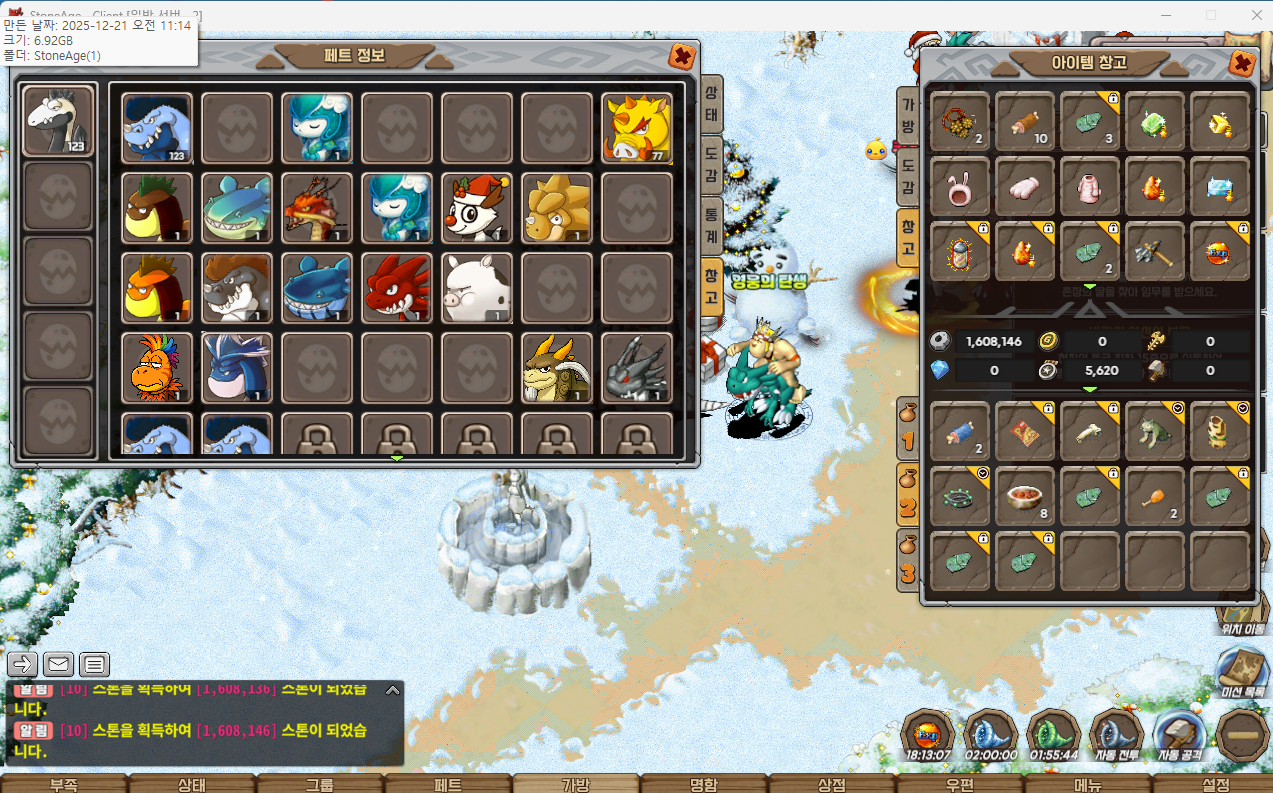Screen dimensions: 1273x793
Task: Select the white pig pet slot
Action: point(476,288)
